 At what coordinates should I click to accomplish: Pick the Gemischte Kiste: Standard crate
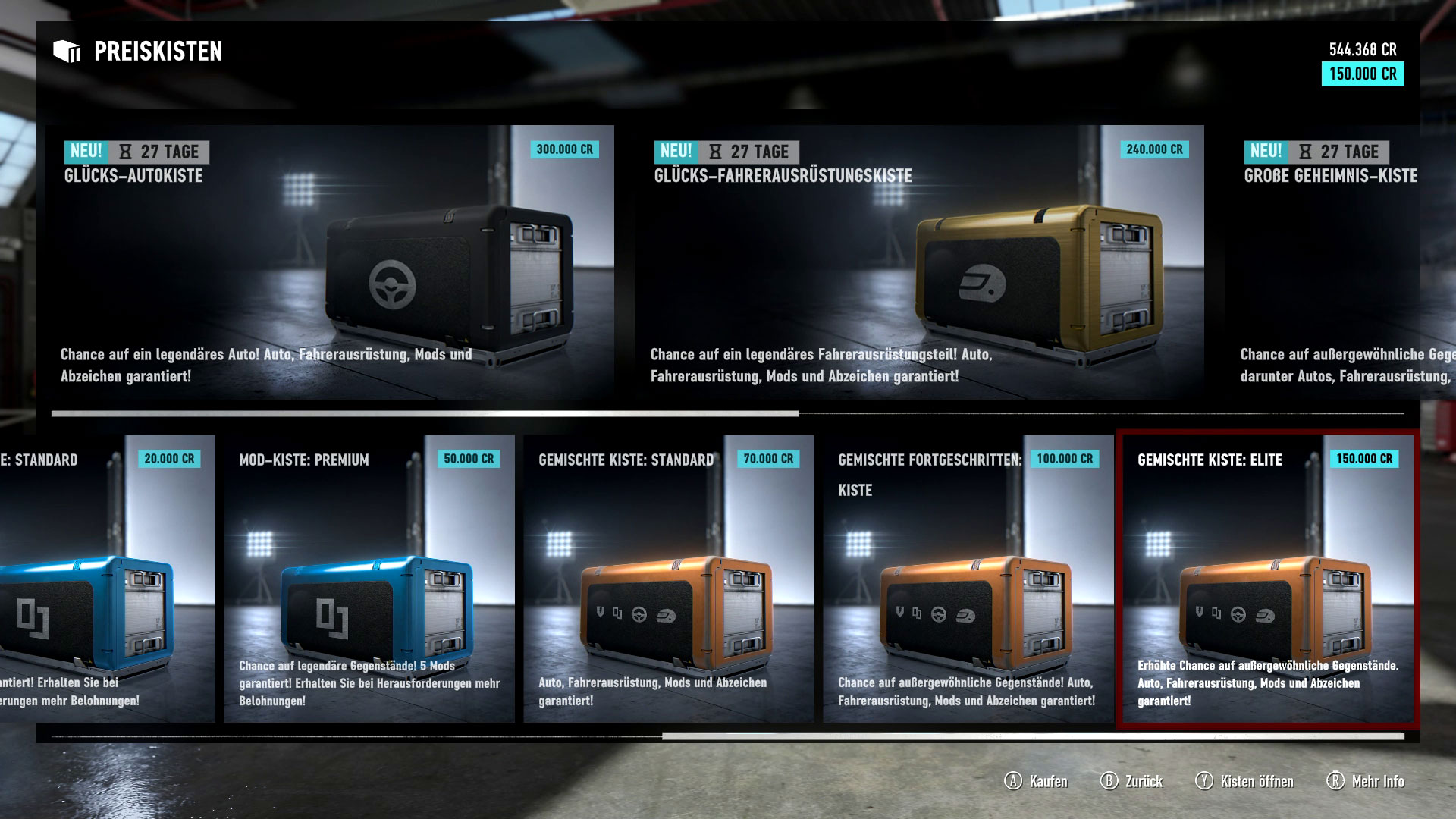tap(668, 579)
